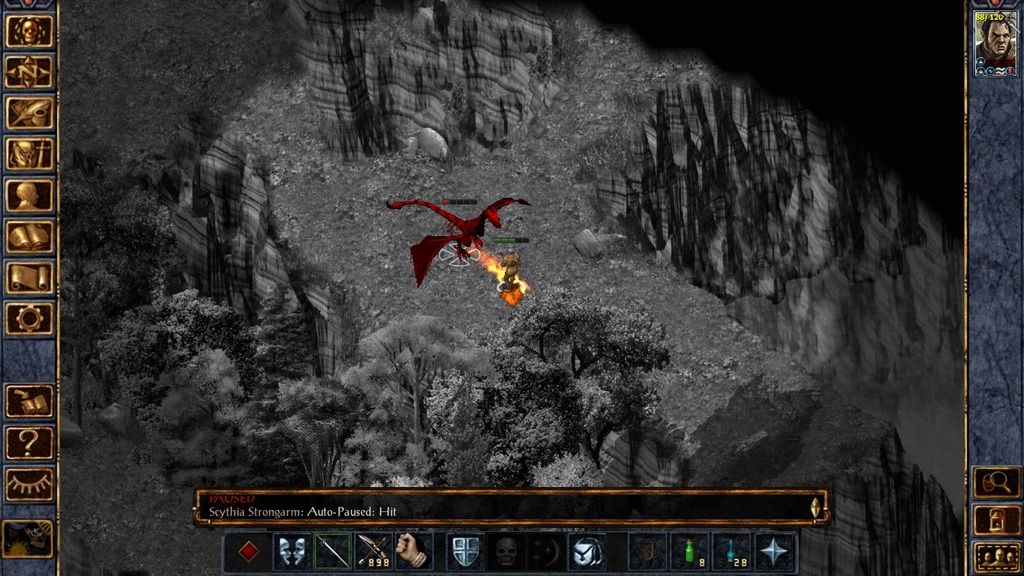Select the sword quick weapon slot
1024x576 pixels.
click(332, 551)
